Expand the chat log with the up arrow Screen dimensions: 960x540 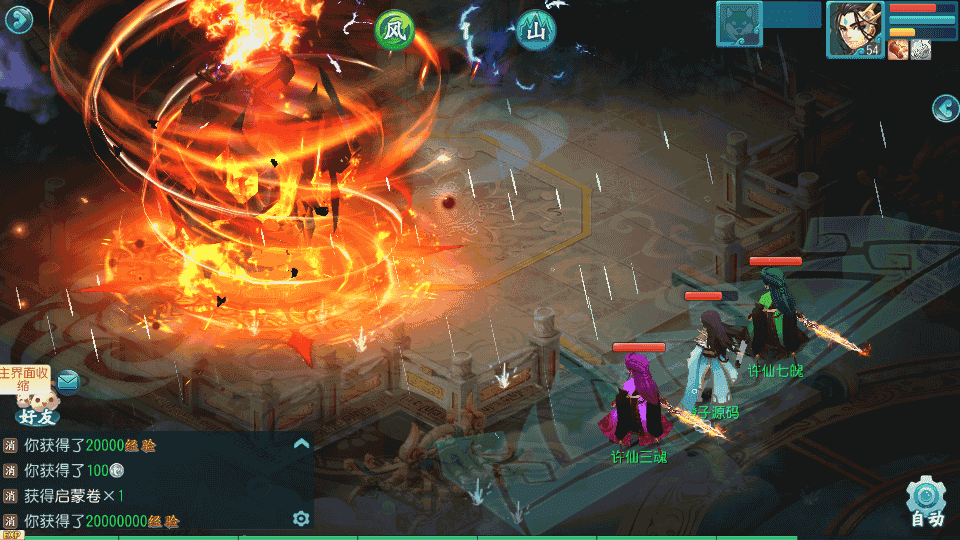coord(301,443)
